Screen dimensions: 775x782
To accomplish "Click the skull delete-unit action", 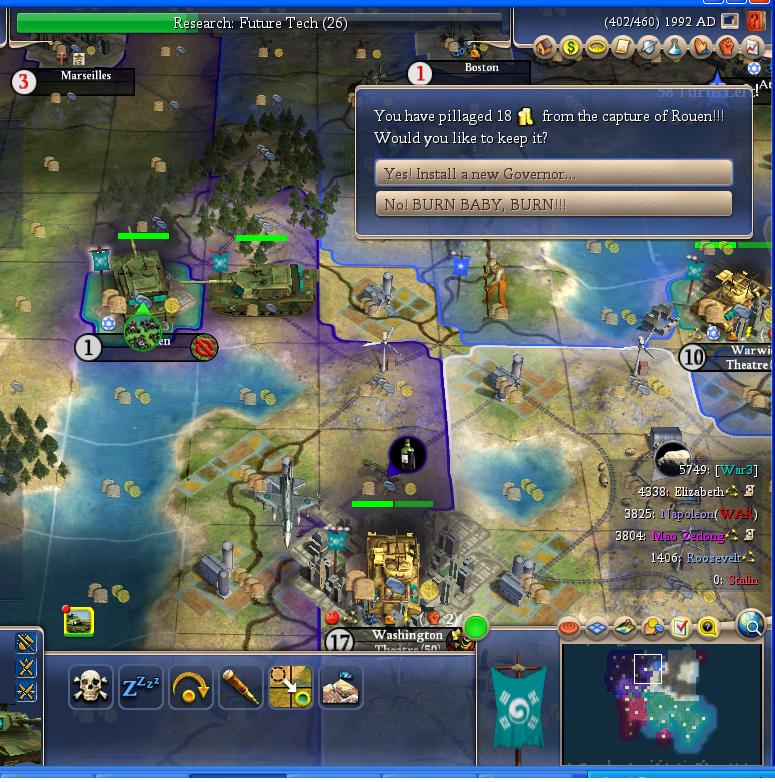I will (90, 687).
